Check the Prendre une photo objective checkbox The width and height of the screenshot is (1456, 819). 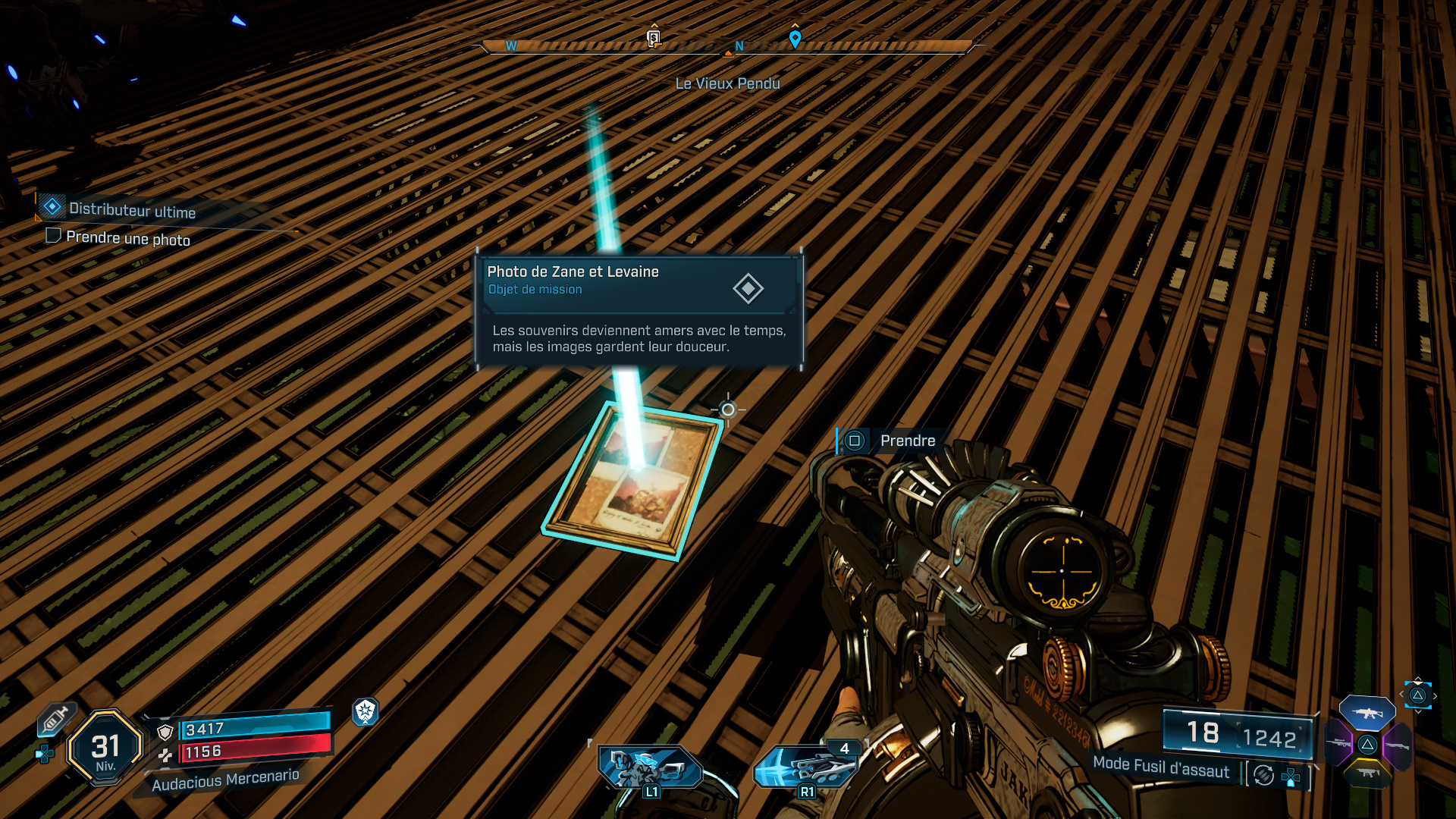point(54,237)
